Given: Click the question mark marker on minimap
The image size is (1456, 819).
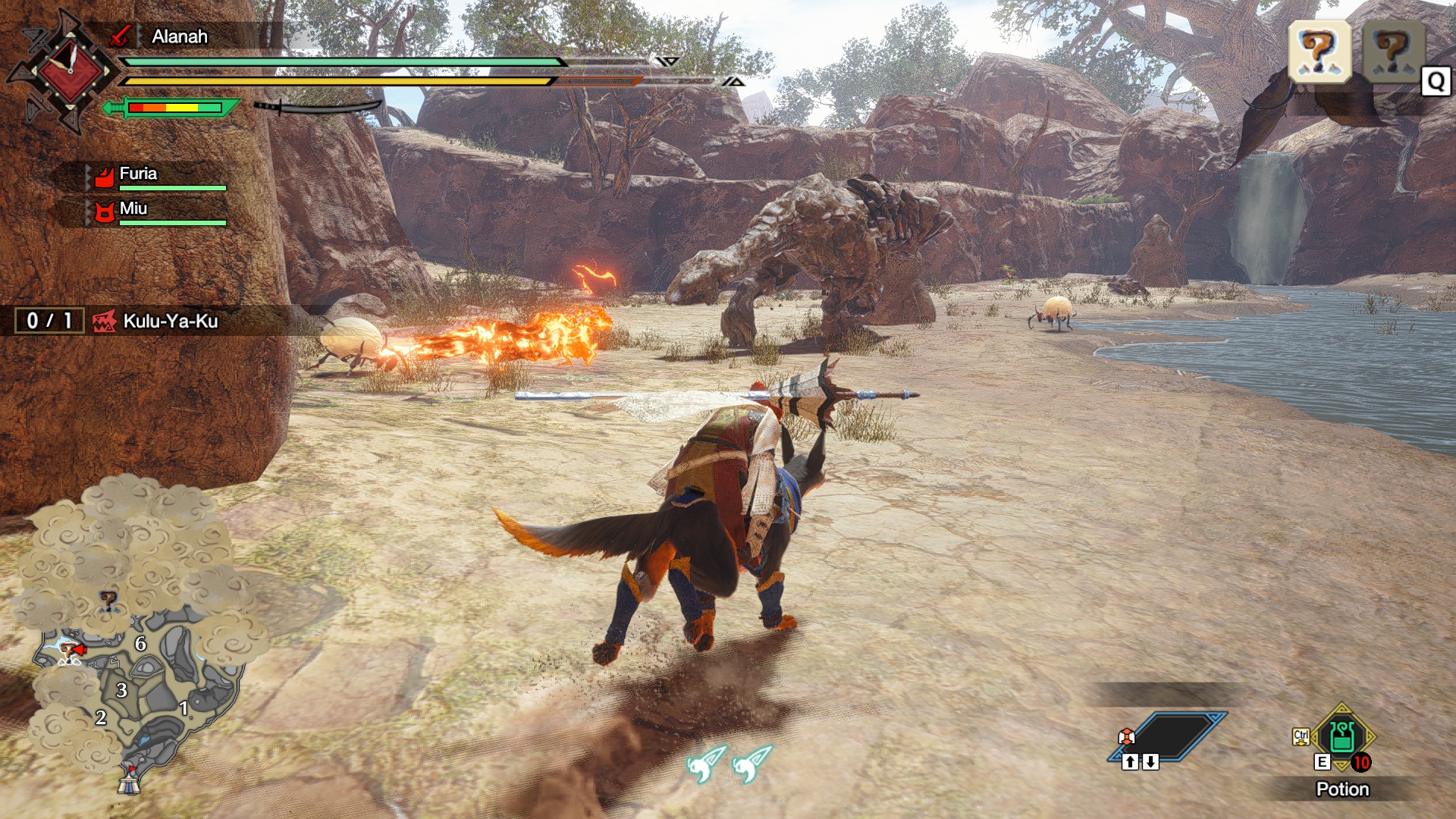Looking at the screenshot, I should [108, 602].
